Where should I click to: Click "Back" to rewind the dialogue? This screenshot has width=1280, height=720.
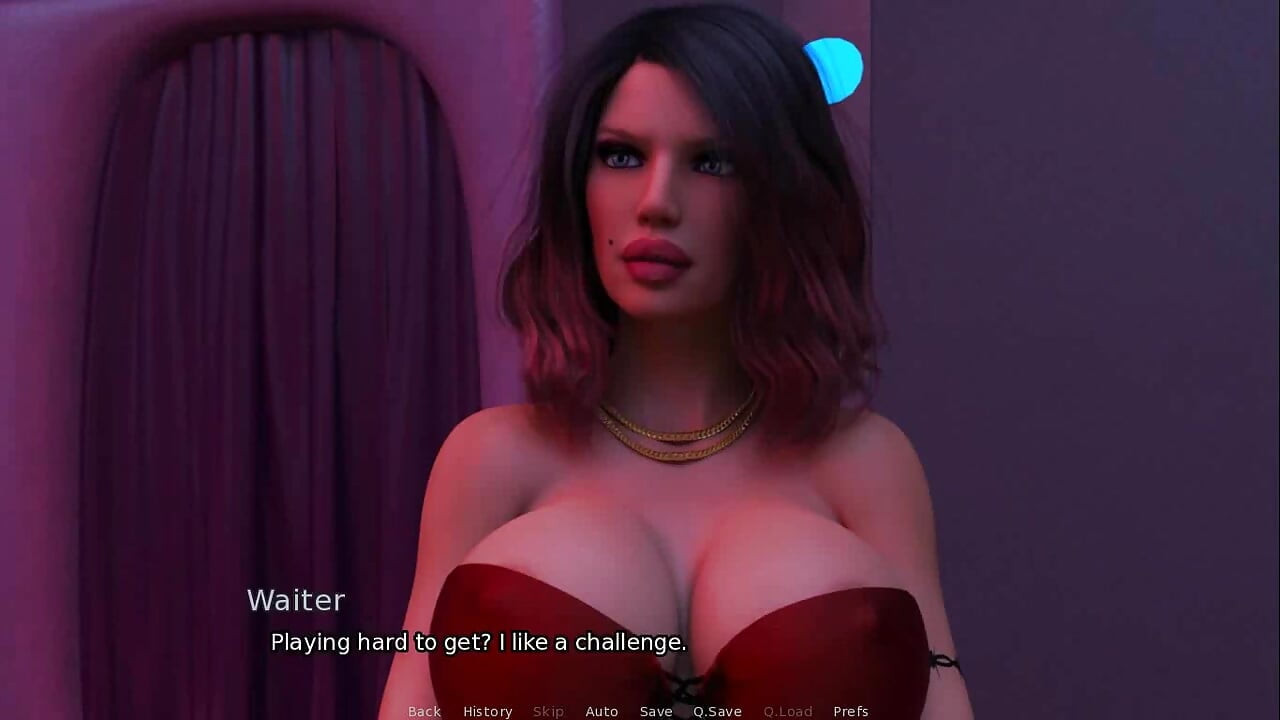pos(424,711)
